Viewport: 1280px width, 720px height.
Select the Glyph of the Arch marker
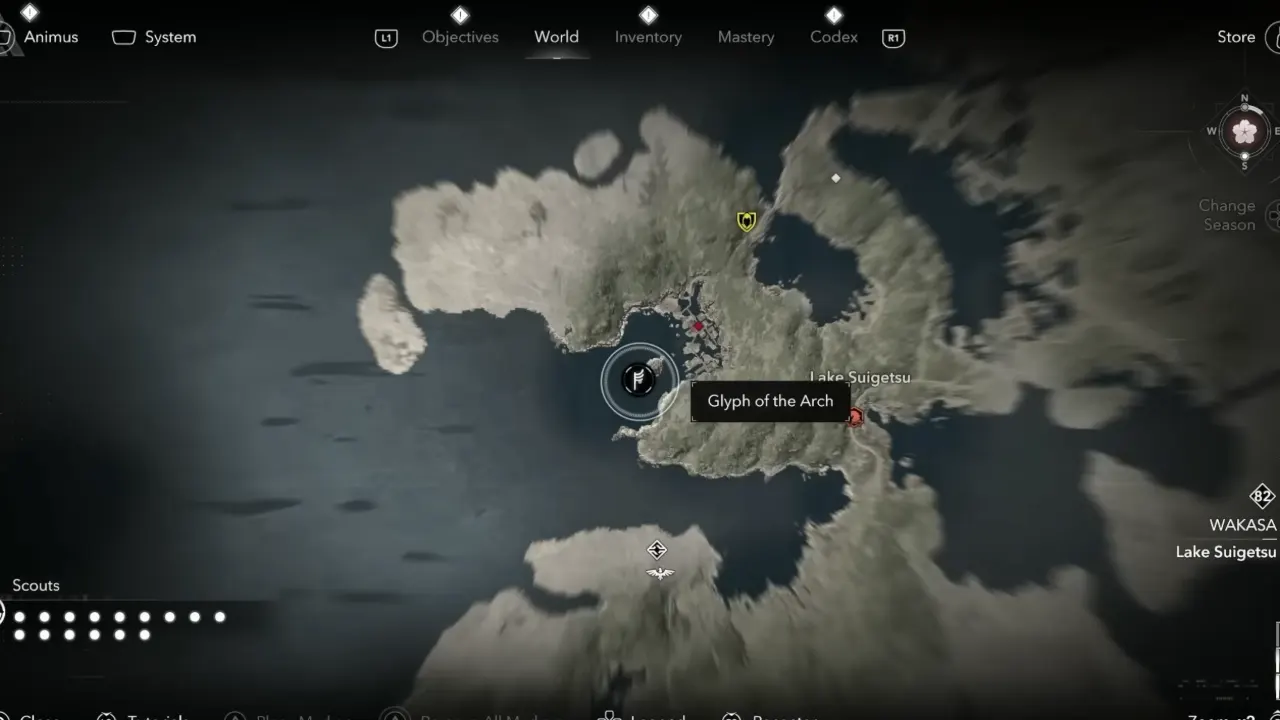click(x=638, y=380)
